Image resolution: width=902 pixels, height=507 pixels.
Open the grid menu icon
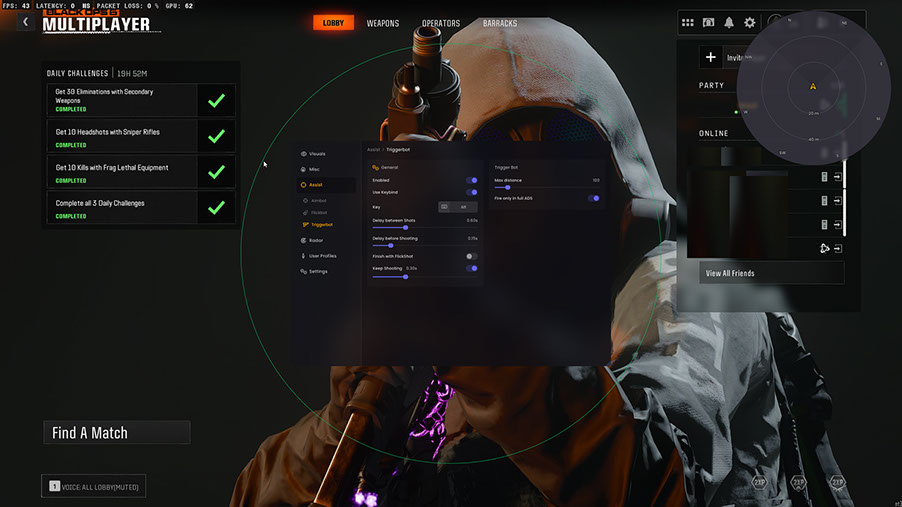point(687,22)
